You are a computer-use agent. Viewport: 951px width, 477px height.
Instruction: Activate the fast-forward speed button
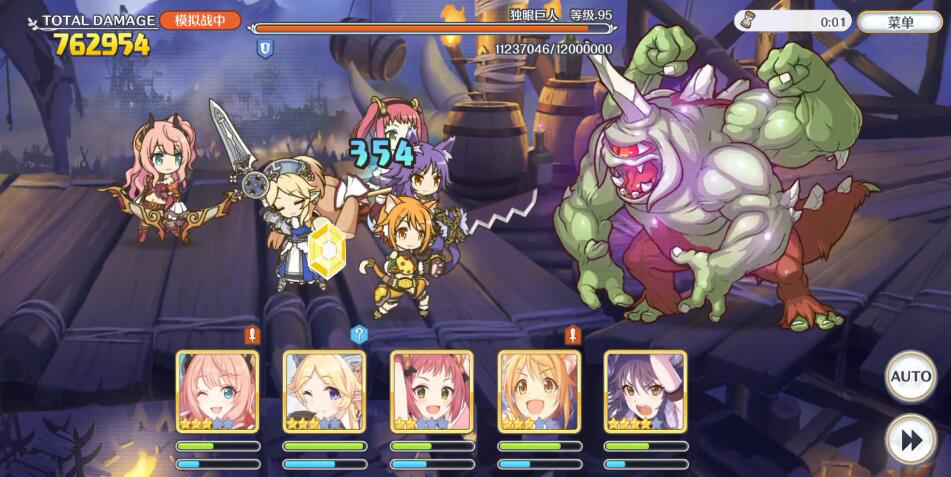pyautogui.click(x=910, y=440)
